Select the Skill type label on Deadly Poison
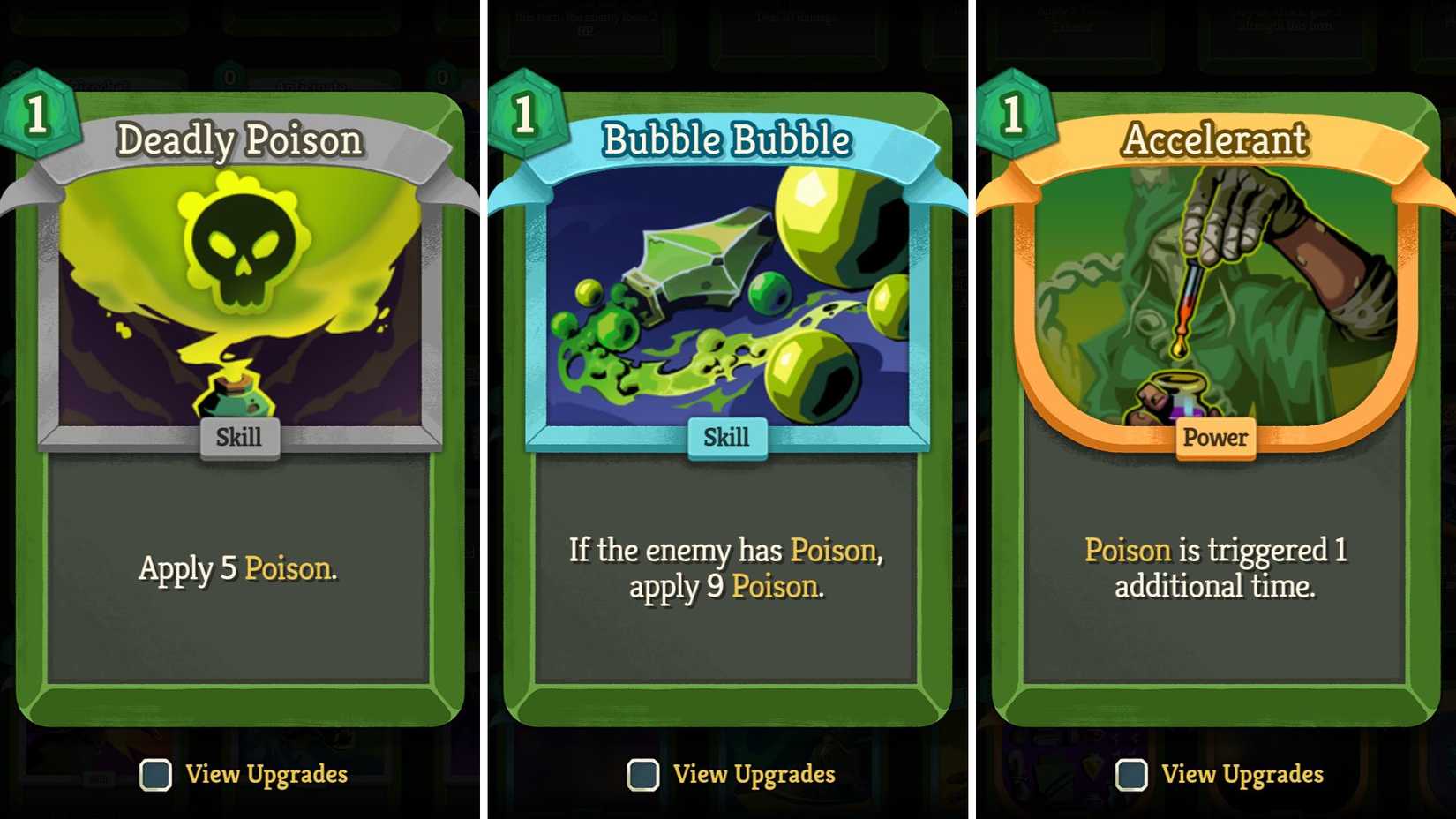Viewport: 1456px width, 819px height. (240, 437)
